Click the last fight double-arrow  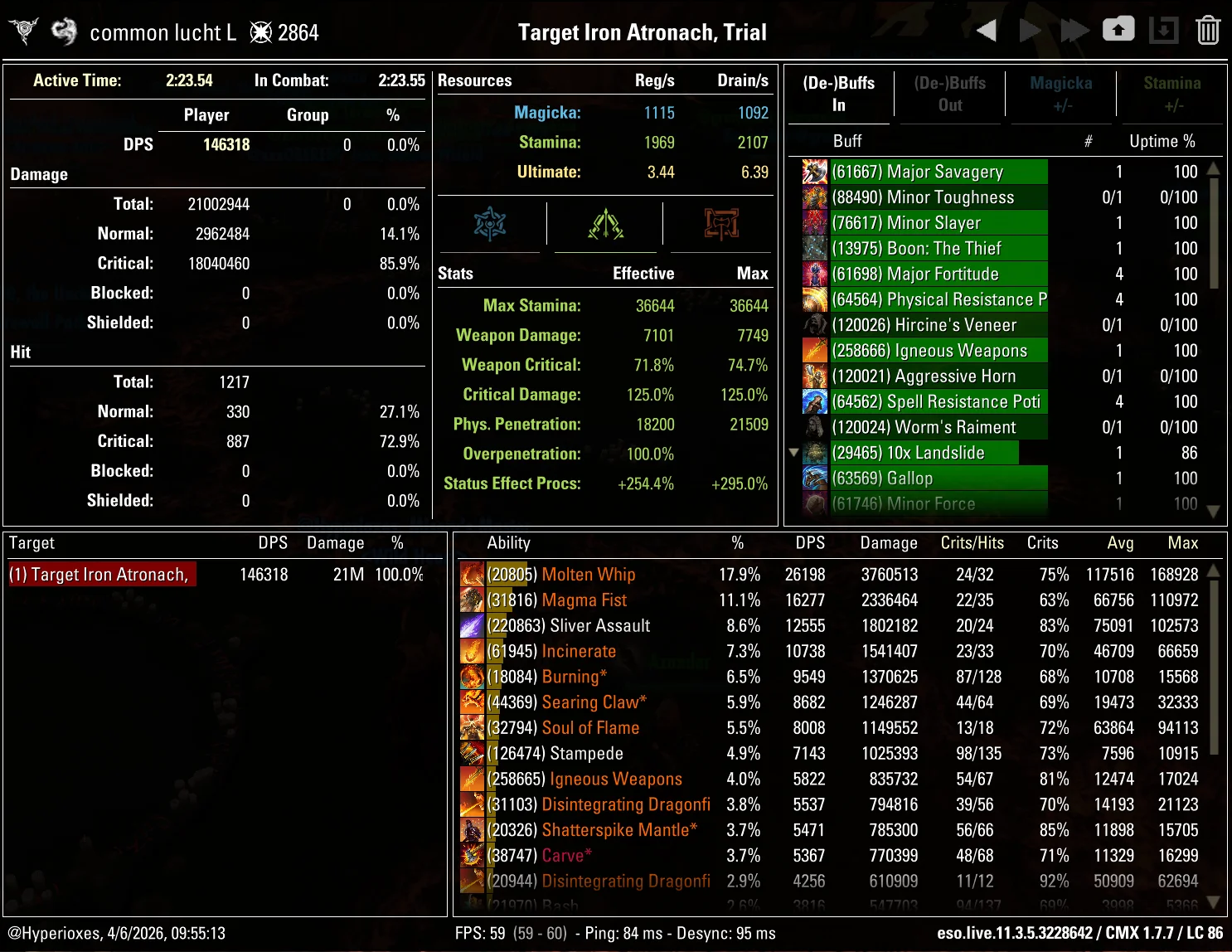(1074, 29)
